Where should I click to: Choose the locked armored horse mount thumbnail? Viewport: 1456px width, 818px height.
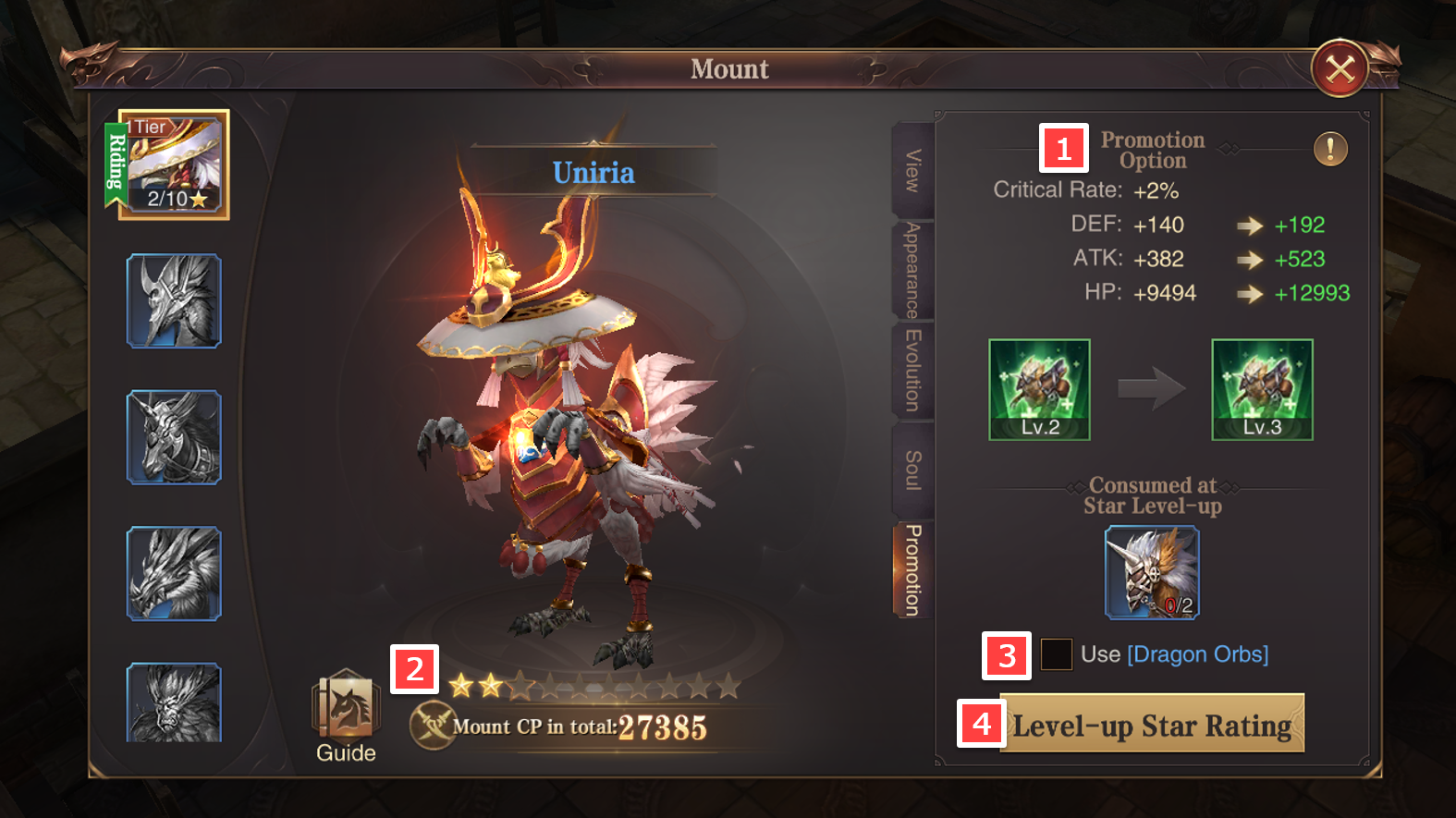(x=174, y=437)
